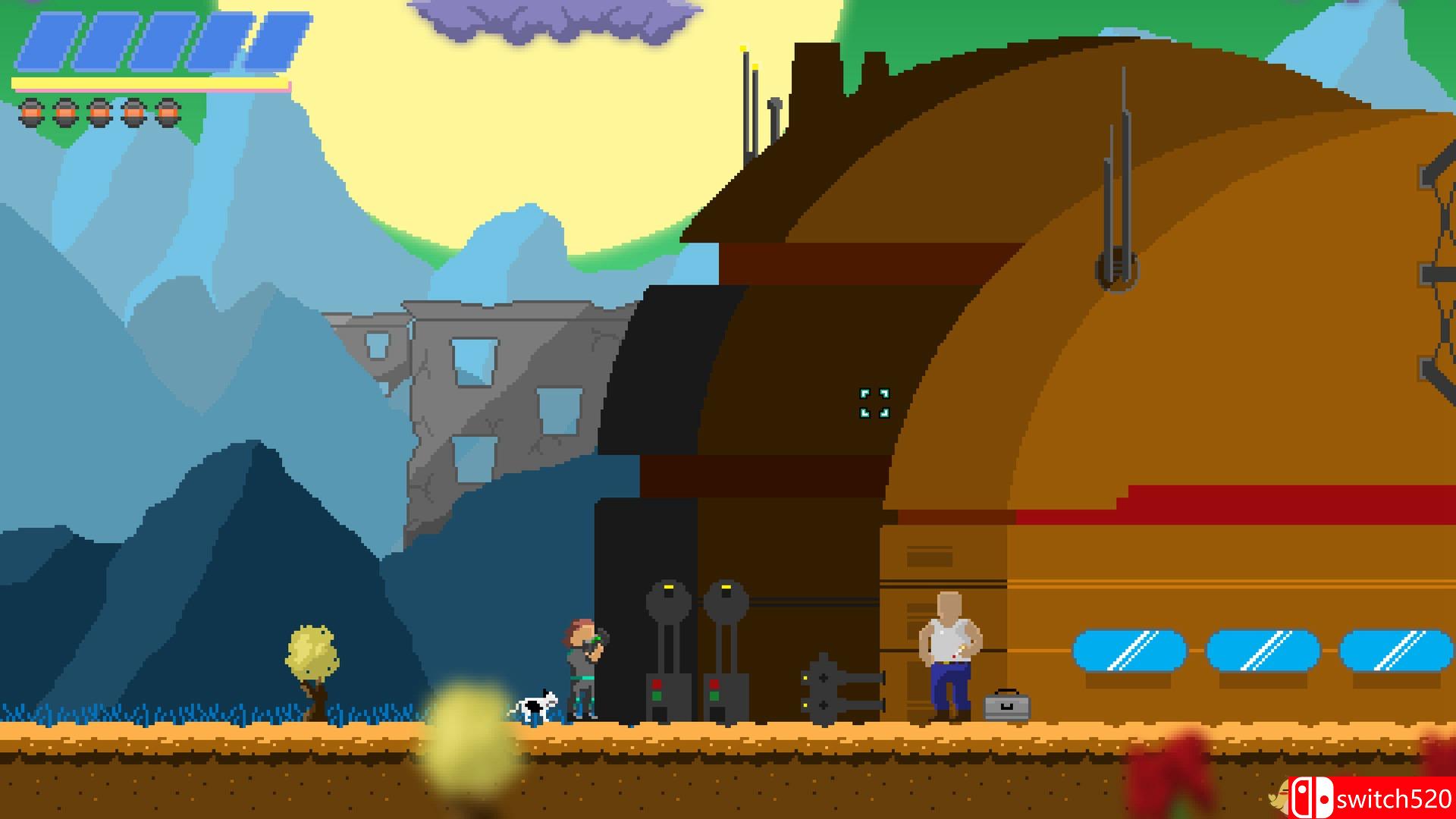1456x819 pixels.
Task: Toggle the left lever machine's red indicator light
Action: [657, 683]
